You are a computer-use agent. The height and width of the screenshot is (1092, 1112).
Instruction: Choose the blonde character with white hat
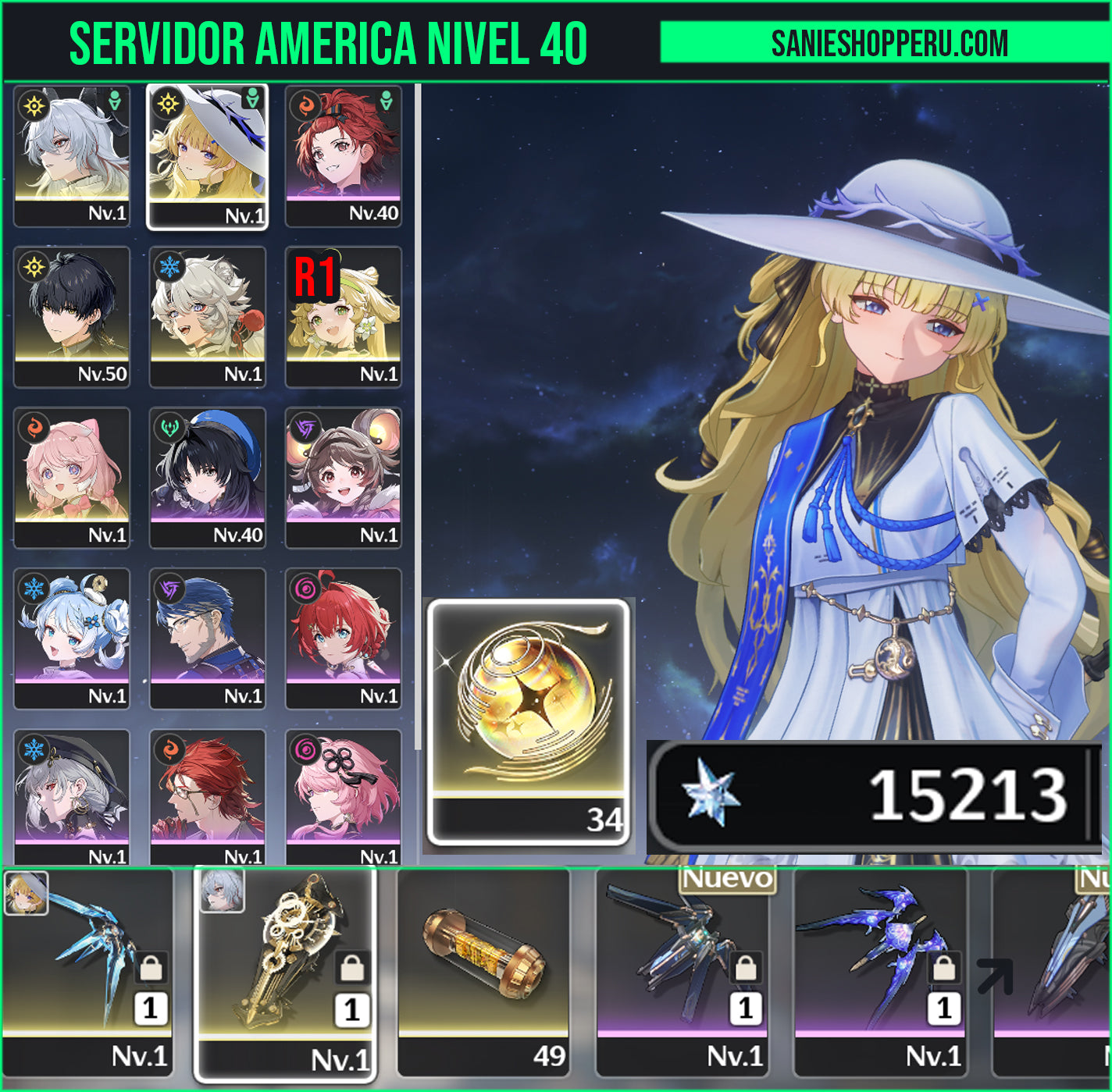point(207,156)
